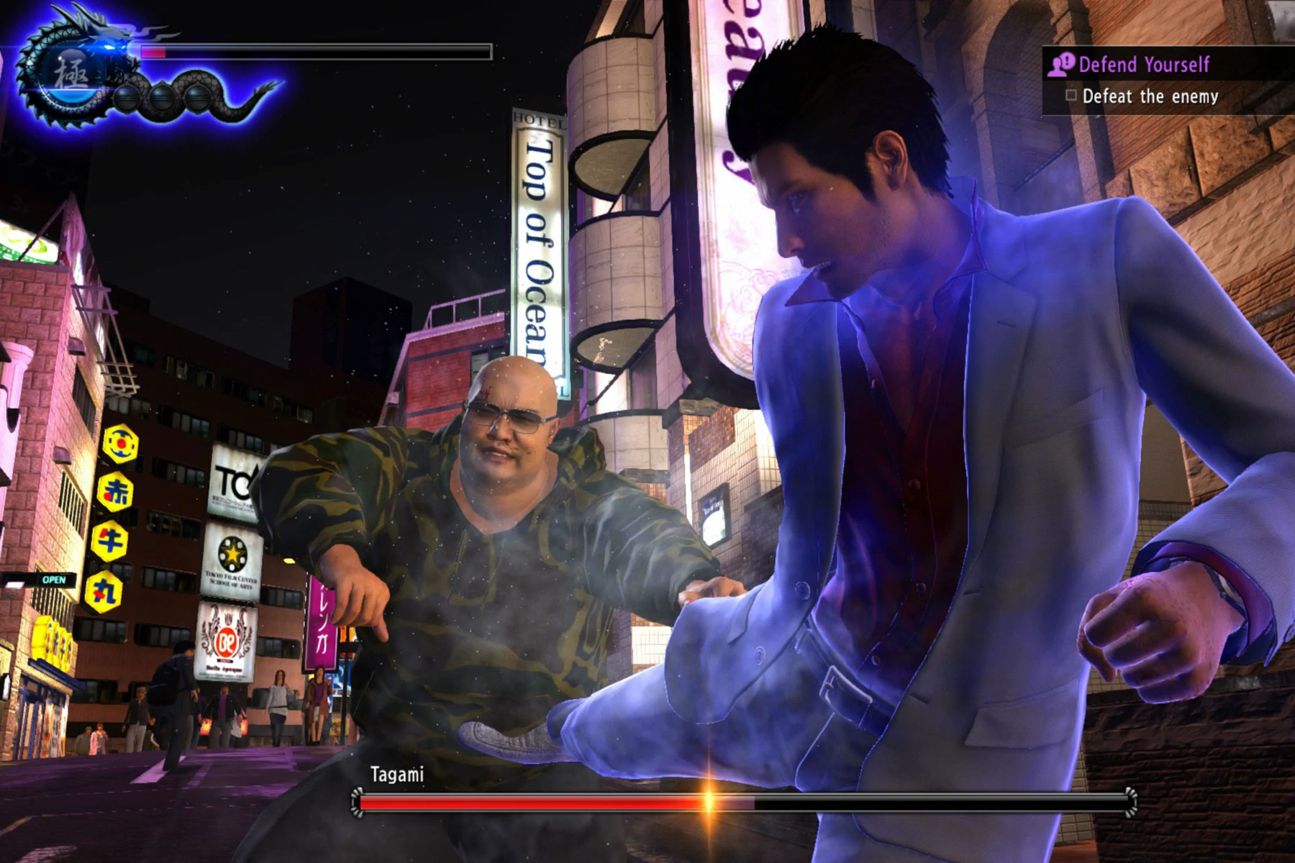This screenshot has width=1295, height=863.
Task: Tick the Defeat the enemy checkbox
Action: coord(1071,96)
